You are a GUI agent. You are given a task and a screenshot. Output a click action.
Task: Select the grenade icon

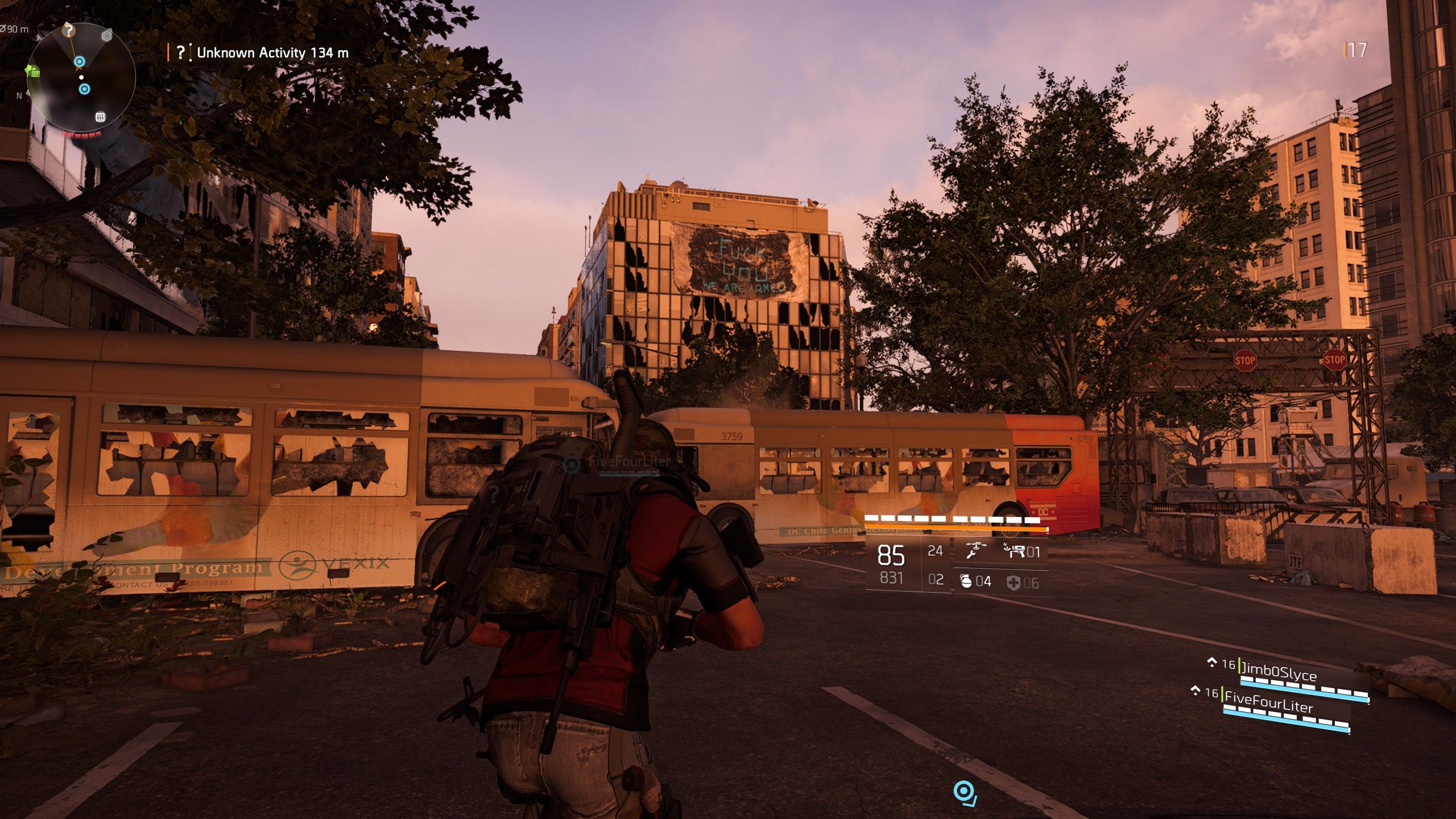pyautogui.click(x=966, y=581)
